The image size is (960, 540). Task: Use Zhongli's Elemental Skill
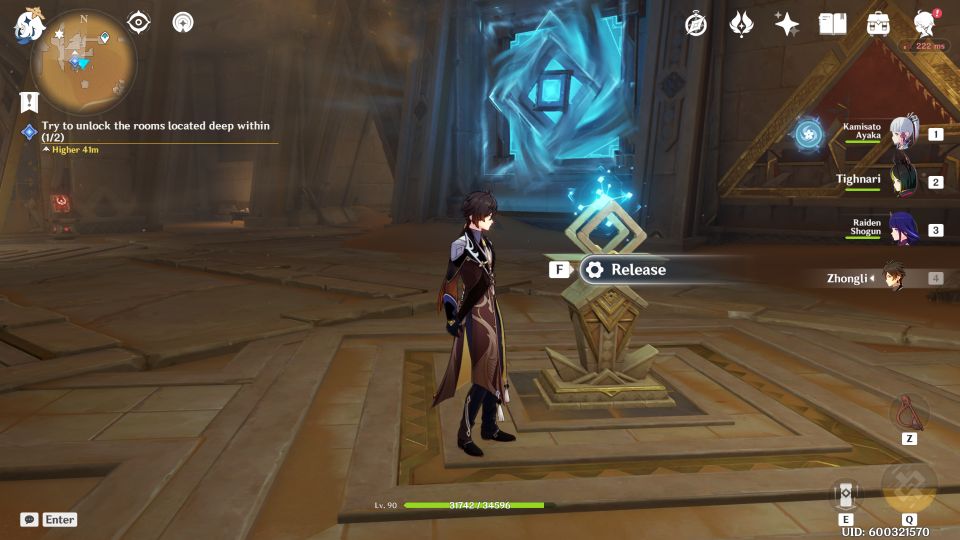(845, 494)
